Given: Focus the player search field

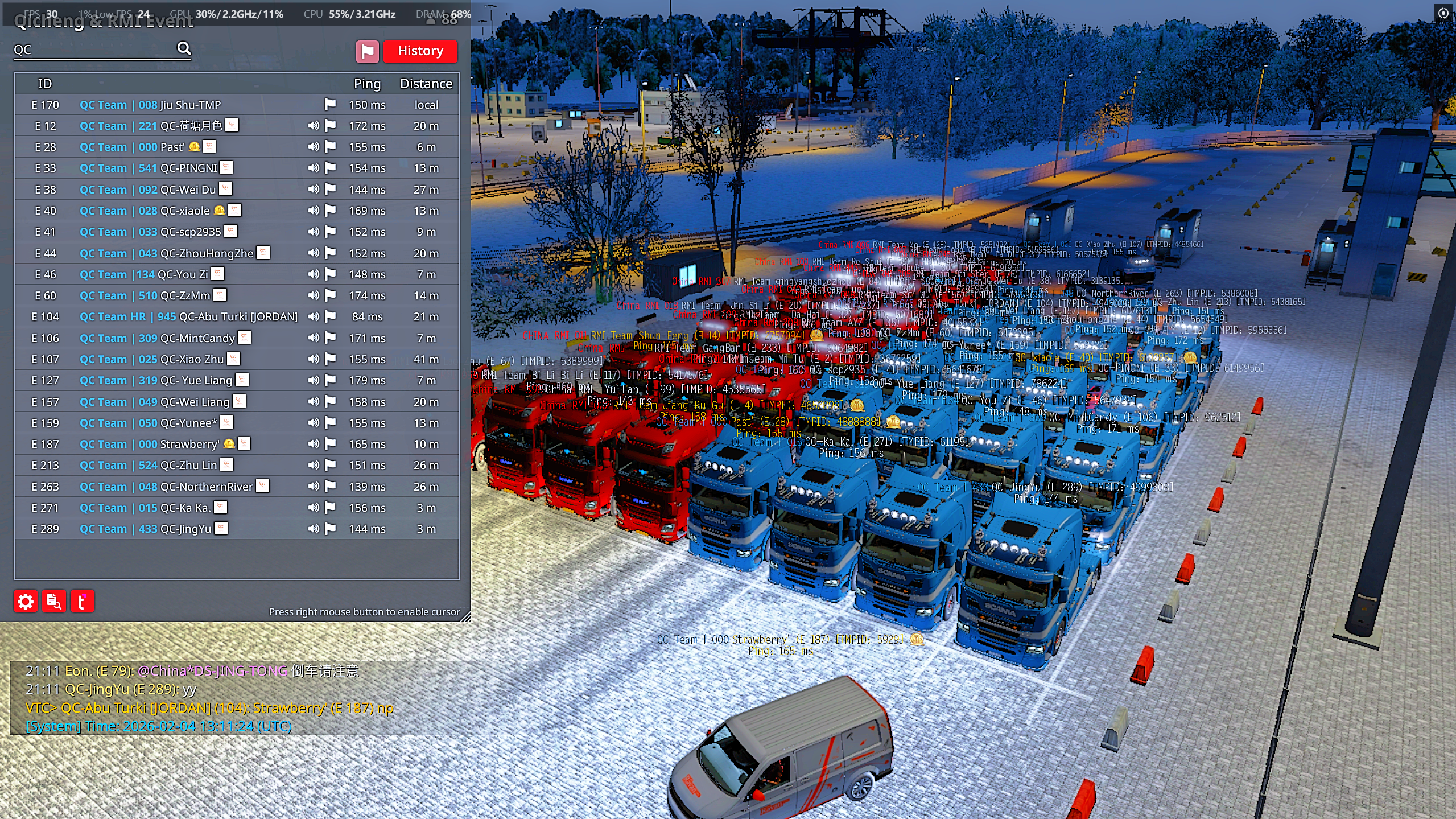Looking at the screenshot, I should [x=94, y=50].
